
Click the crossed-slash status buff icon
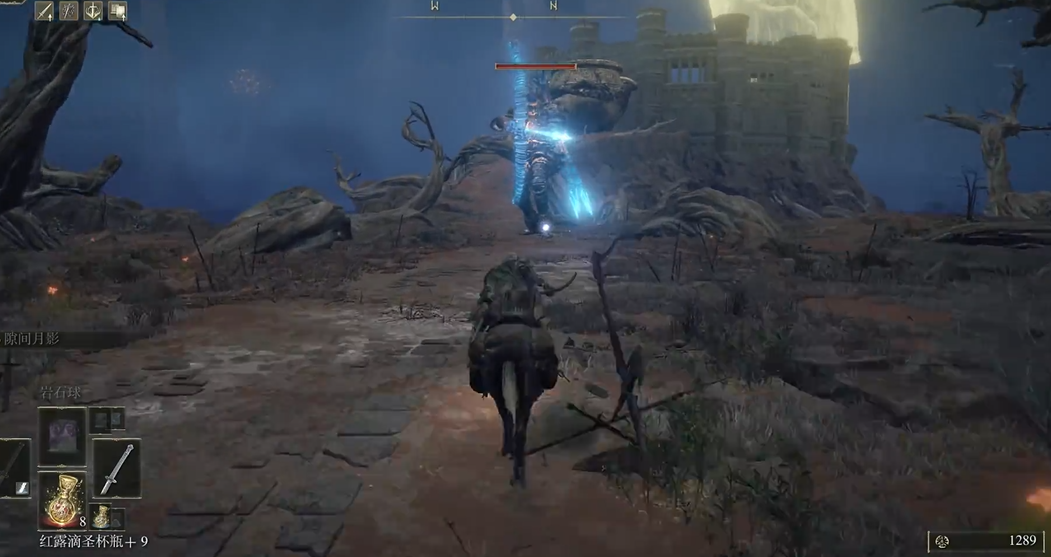pyautogui.click(x=69, y=11)
